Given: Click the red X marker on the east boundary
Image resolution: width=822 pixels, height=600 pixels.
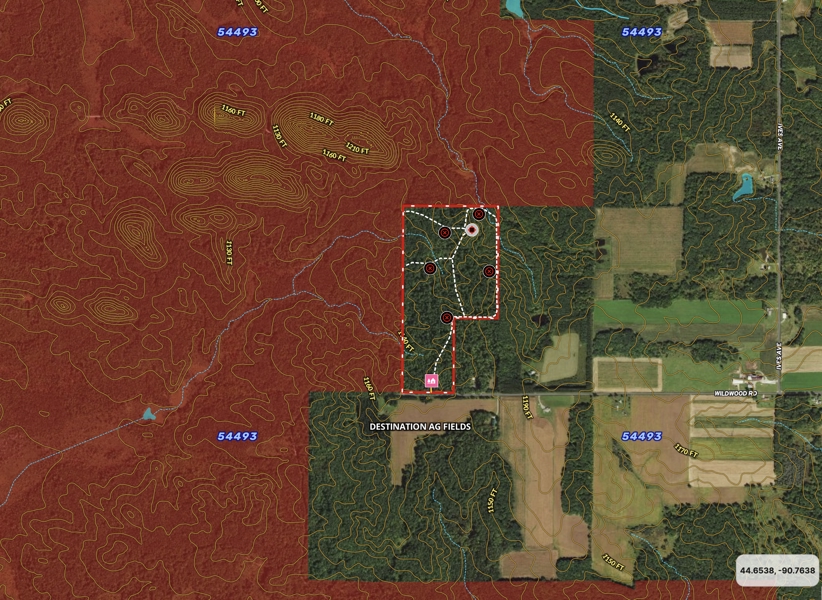Looking at the screenshot, I should click(x=489, y=271).
